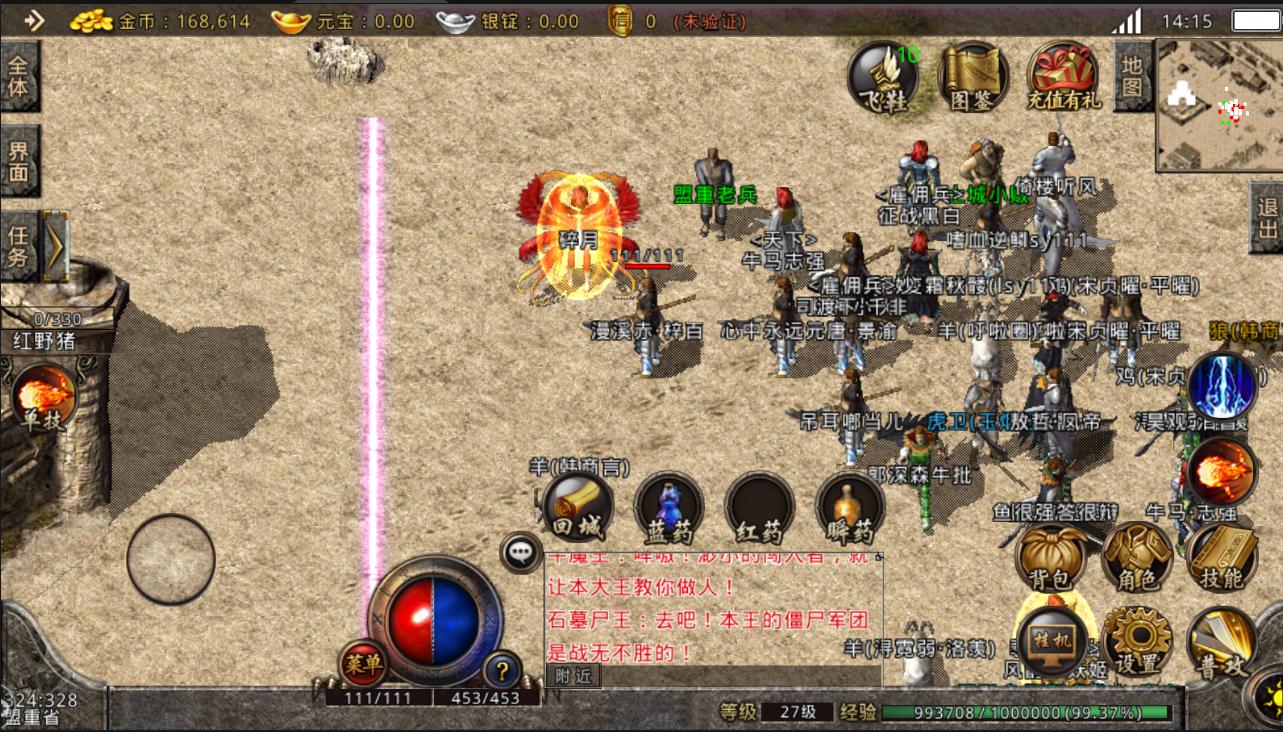Toggle 挂机 auto-battle mode
This screenshot has width=1283, height=733.
tap(1051, 640)
